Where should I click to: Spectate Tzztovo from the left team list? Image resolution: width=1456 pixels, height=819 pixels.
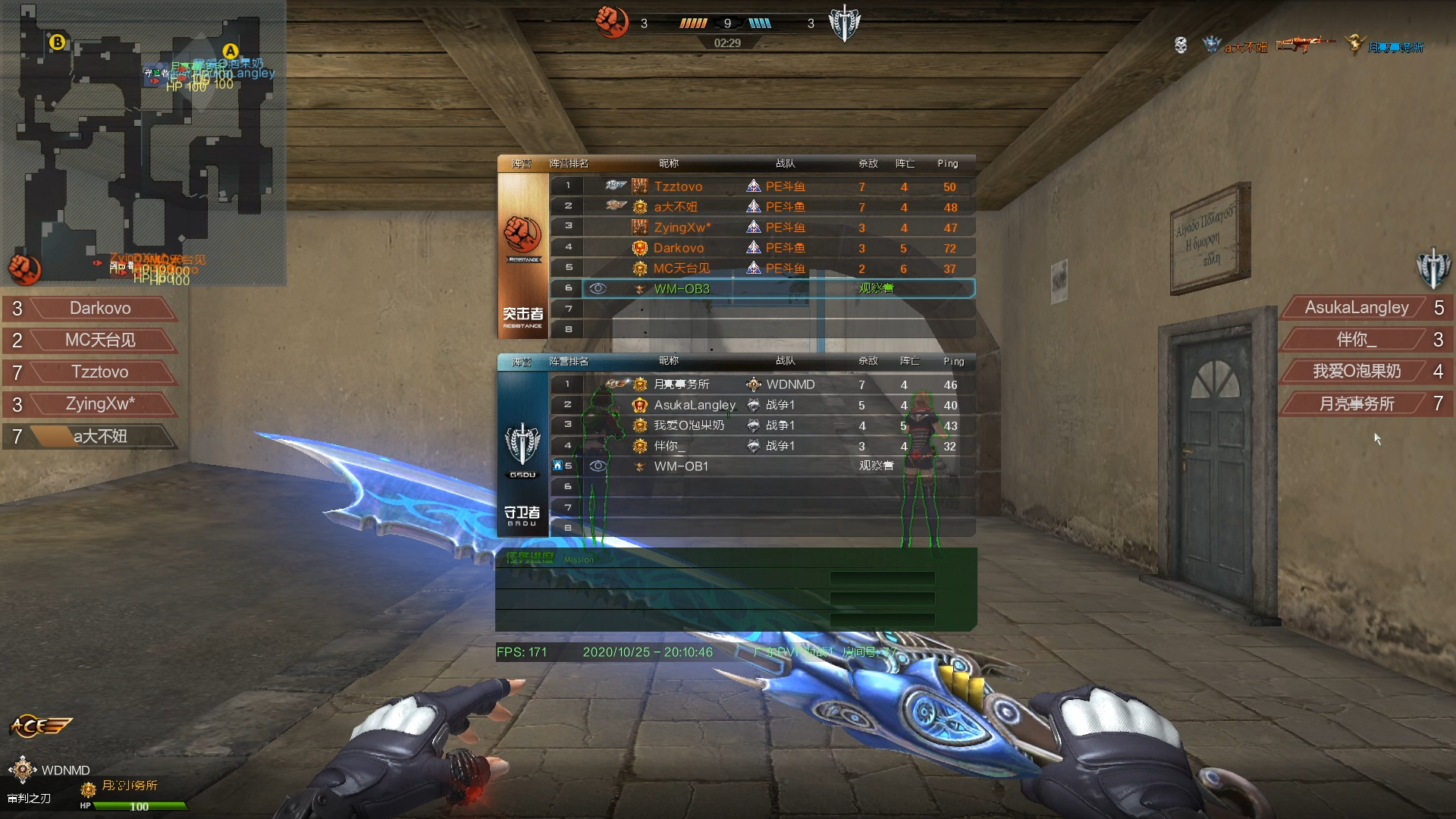tap(99, 372)
